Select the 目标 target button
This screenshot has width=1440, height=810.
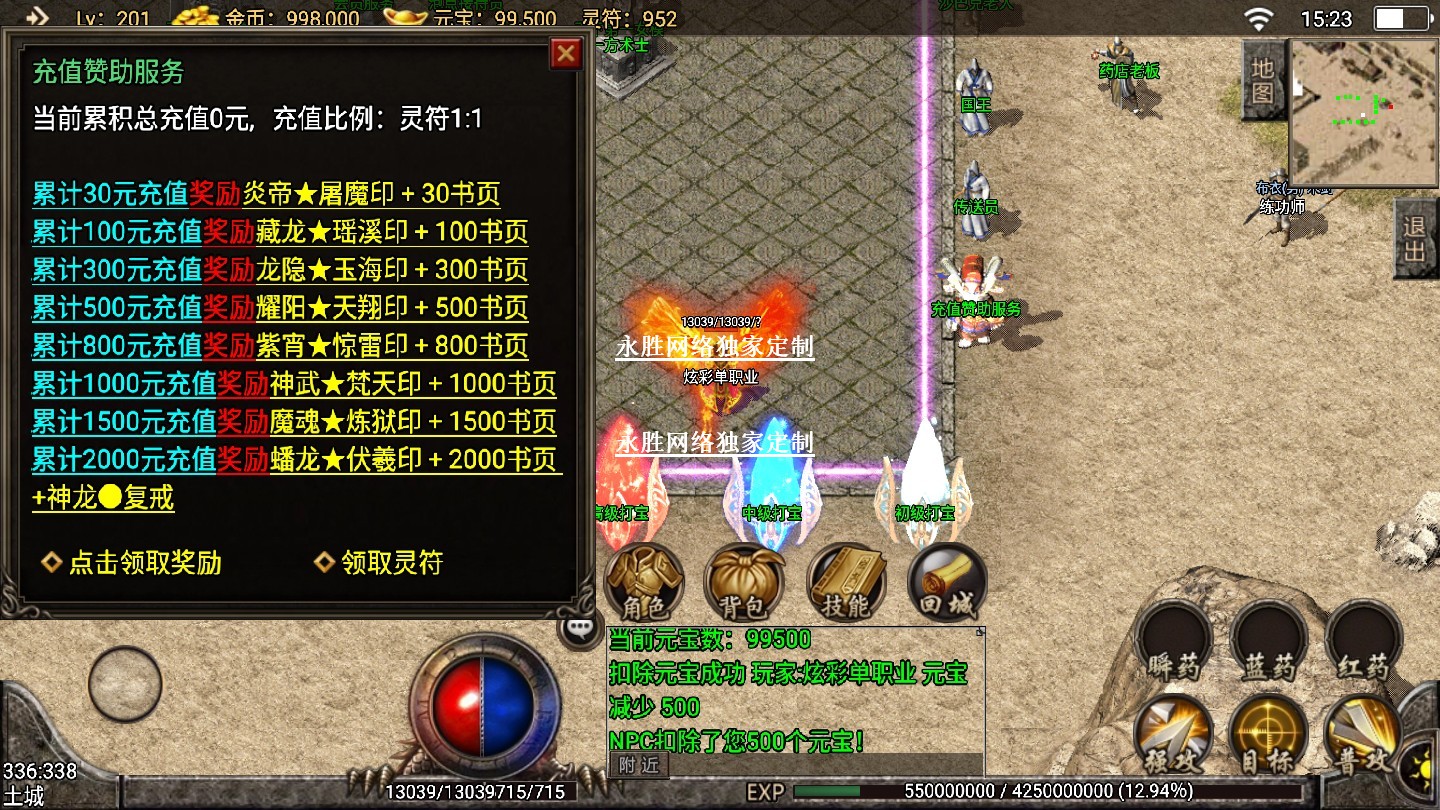pyautogui.click(x=1268, y=735)
